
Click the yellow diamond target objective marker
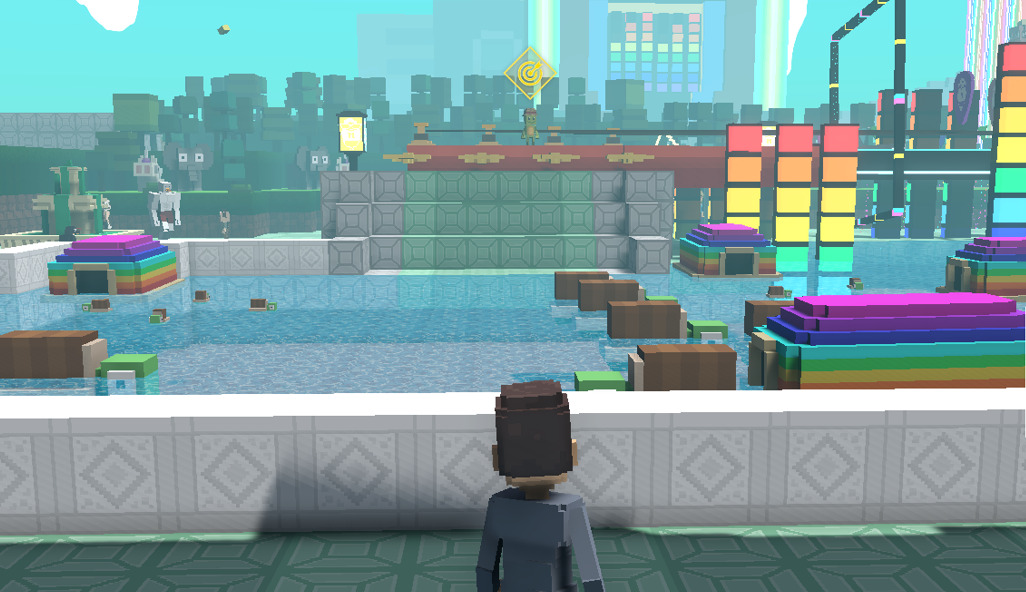click(530, 72)
